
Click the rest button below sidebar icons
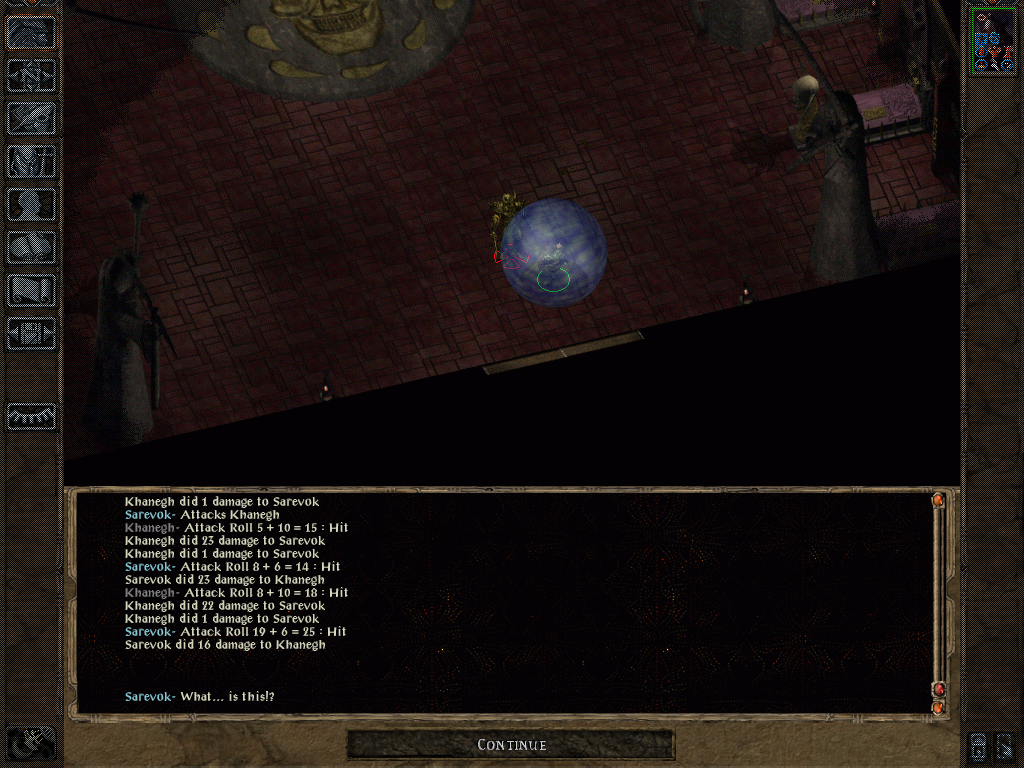click(31, 416)
